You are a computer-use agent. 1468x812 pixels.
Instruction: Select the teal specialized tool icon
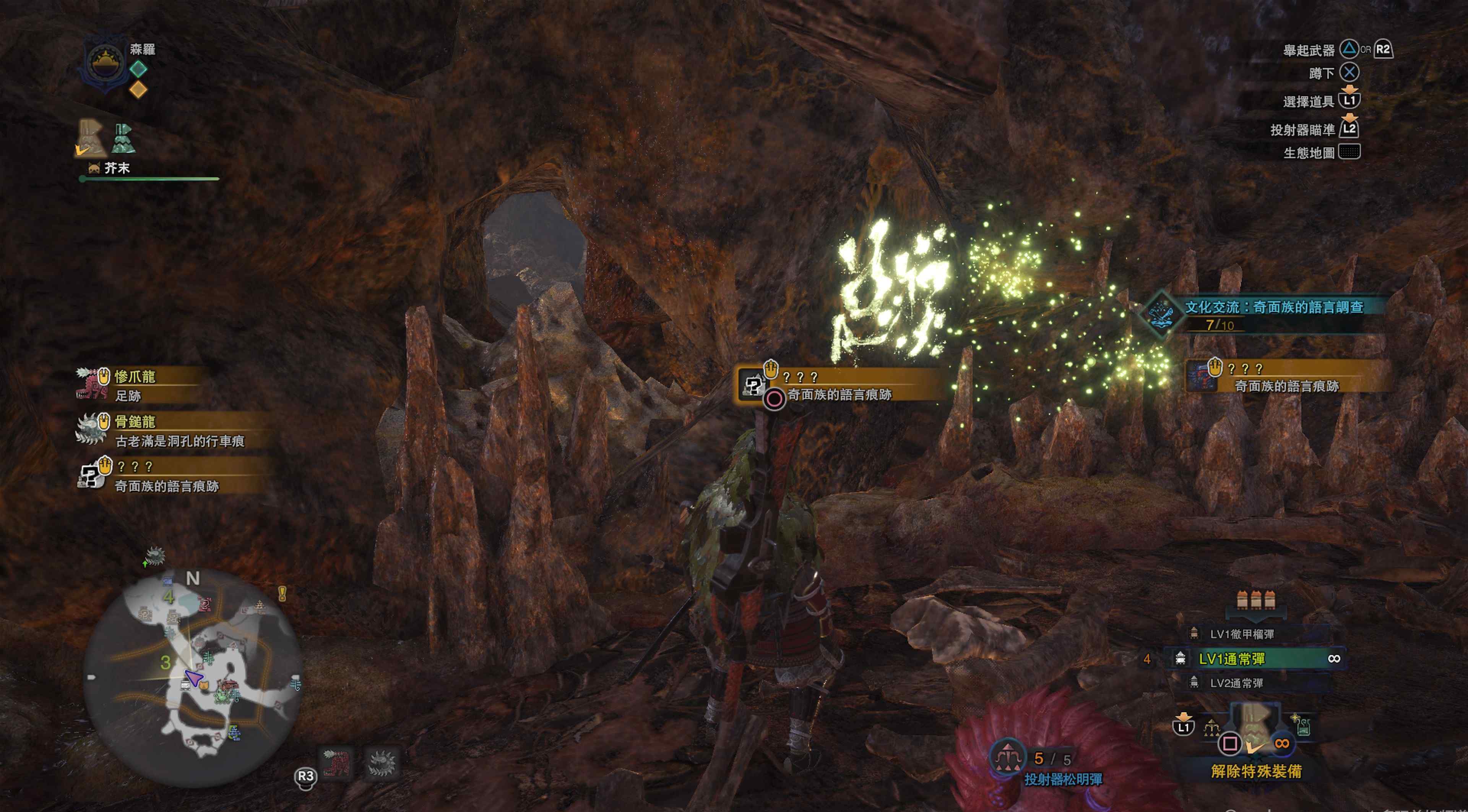click(123, 138)
